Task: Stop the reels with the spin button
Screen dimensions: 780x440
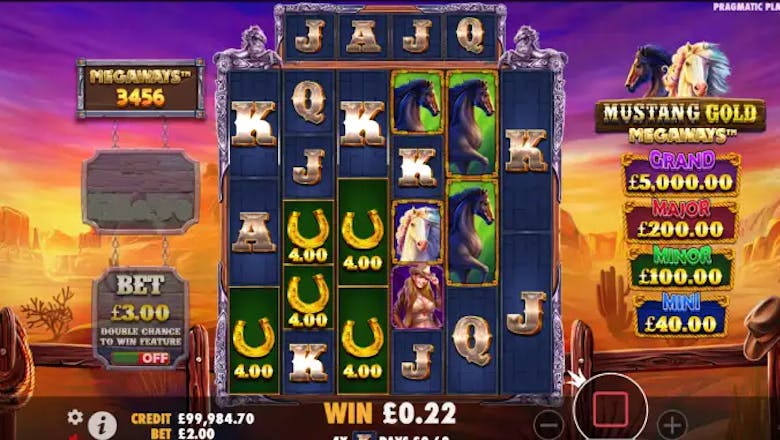Action: point(610,409)
